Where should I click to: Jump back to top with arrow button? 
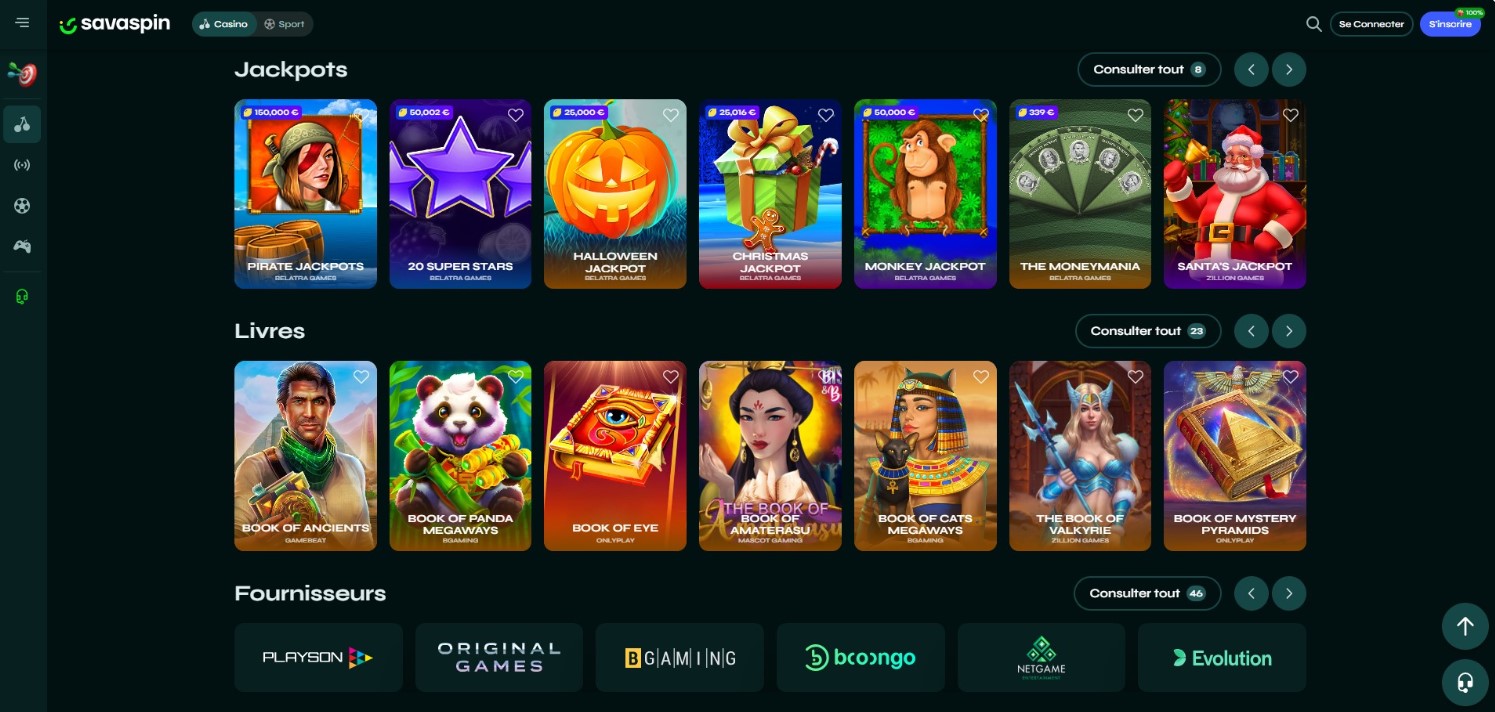point(1465,626)
